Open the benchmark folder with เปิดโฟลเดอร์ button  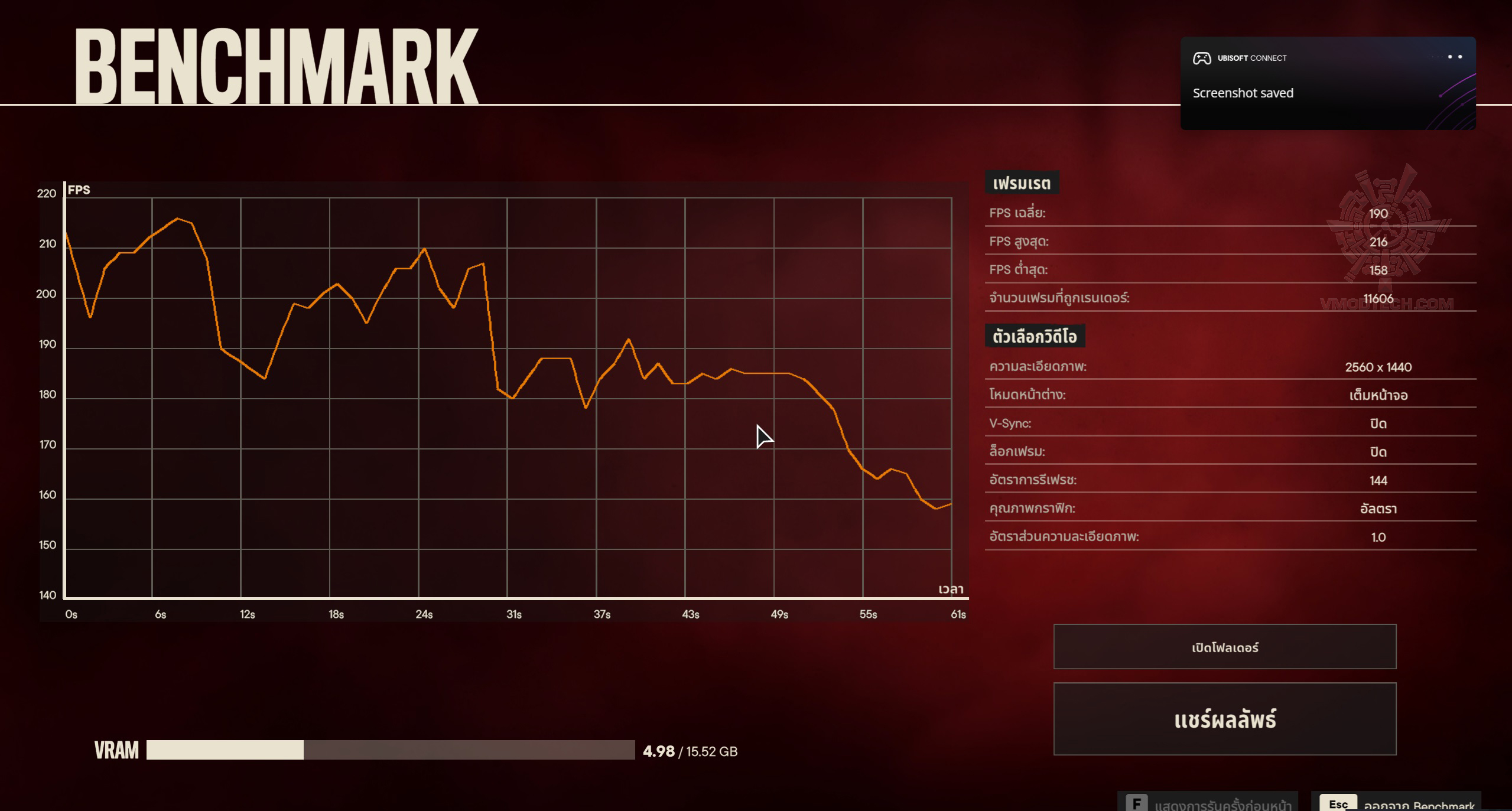1224,647
